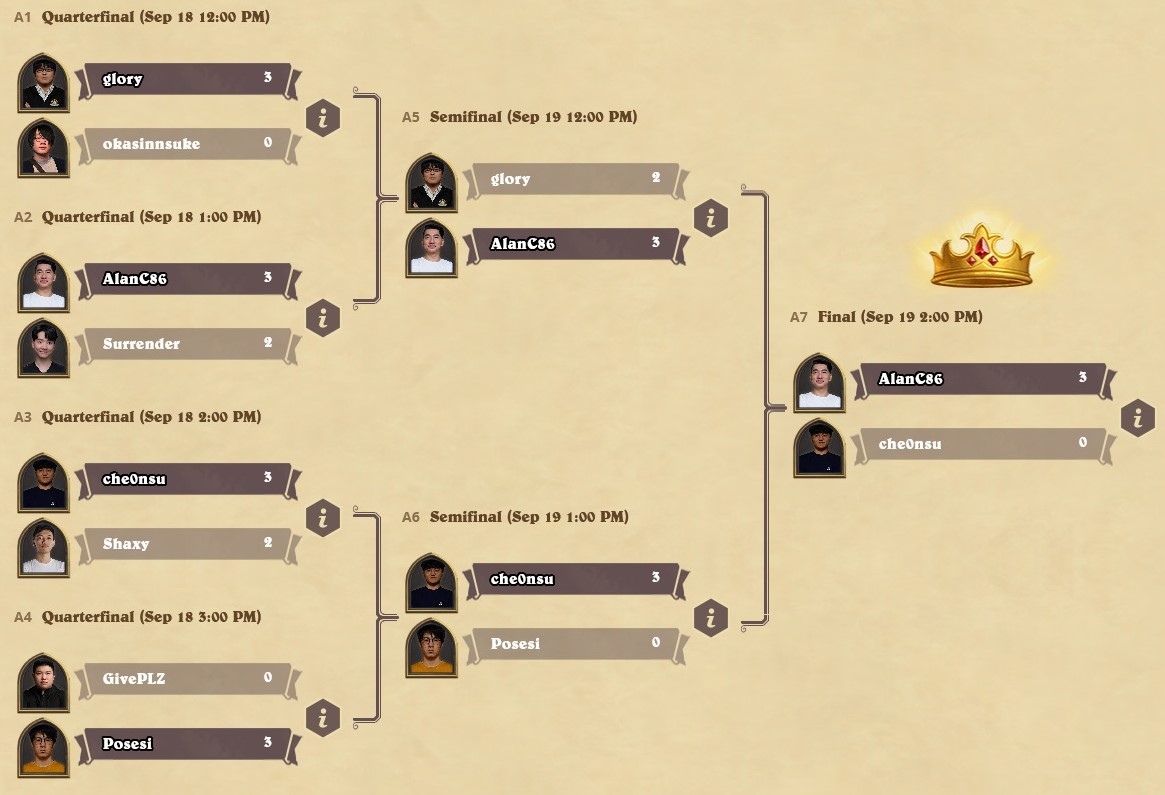Show info for the GivePLZ vs Posesi quarterfinal
Screen dimensions: 1165x795
323,718
